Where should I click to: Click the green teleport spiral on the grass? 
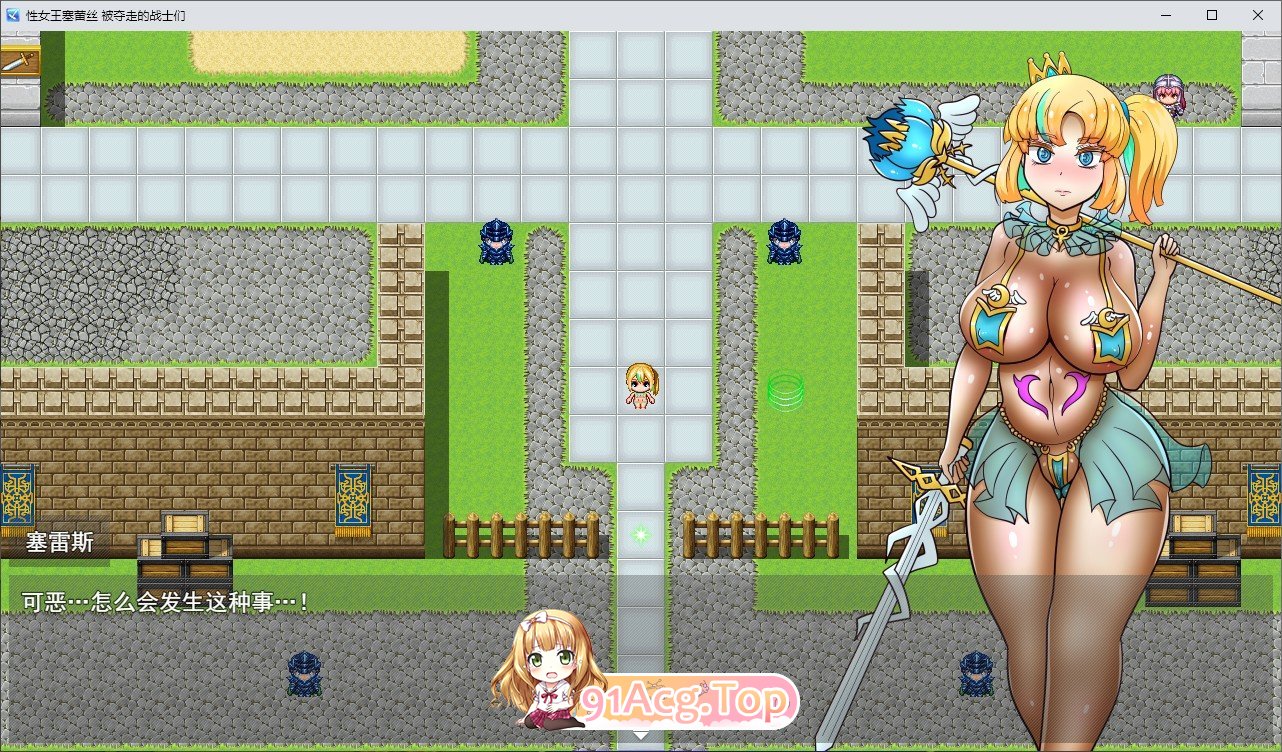coord(785,394)
